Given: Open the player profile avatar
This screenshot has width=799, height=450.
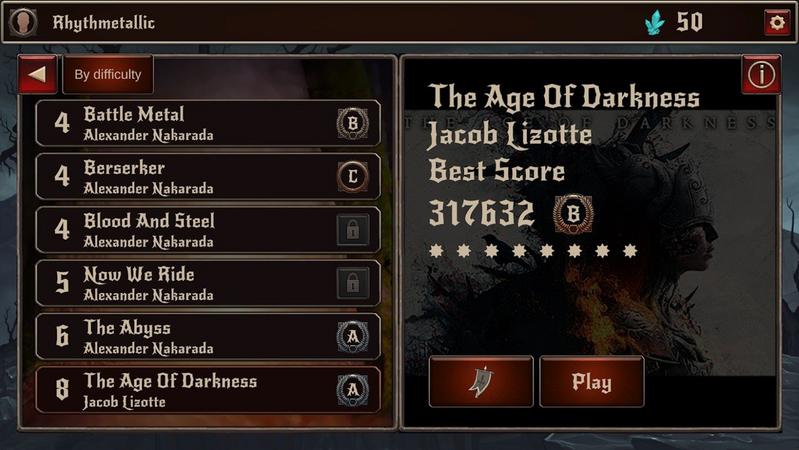Looking at the screenshot, I should pyautogui.click(x=23, y=22).
